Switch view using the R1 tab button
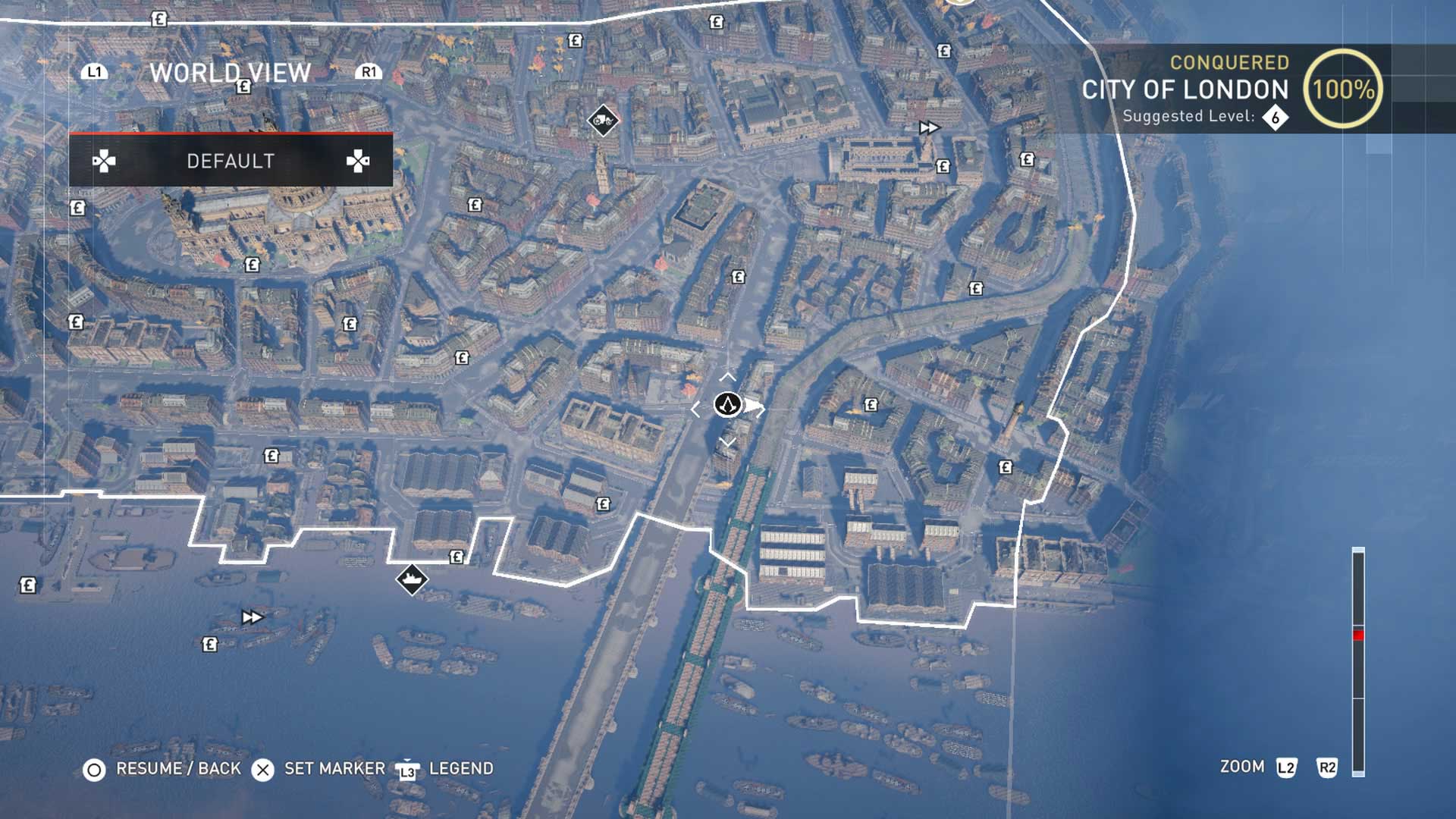Viewport: 1456px width, 819px height. pyautogui.click(x=369, y=73)
